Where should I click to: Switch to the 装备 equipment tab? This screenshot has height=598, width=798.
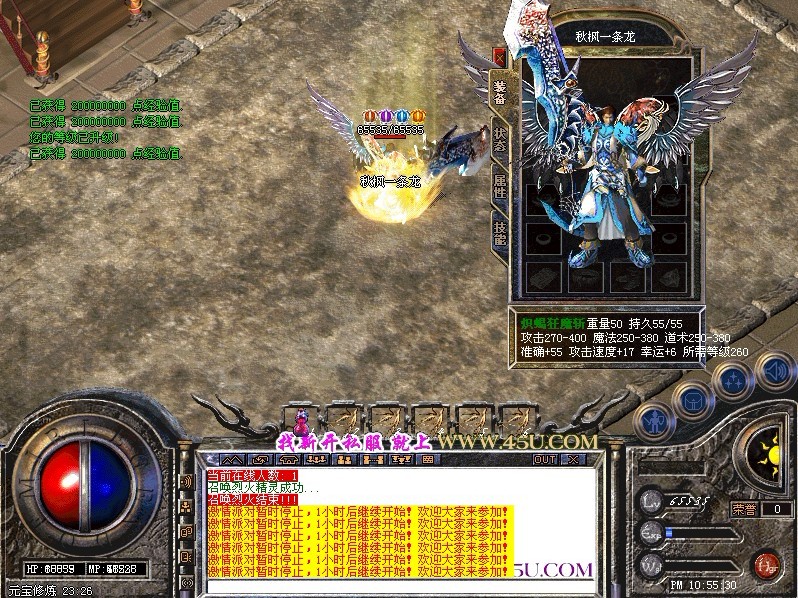point(499,92)
